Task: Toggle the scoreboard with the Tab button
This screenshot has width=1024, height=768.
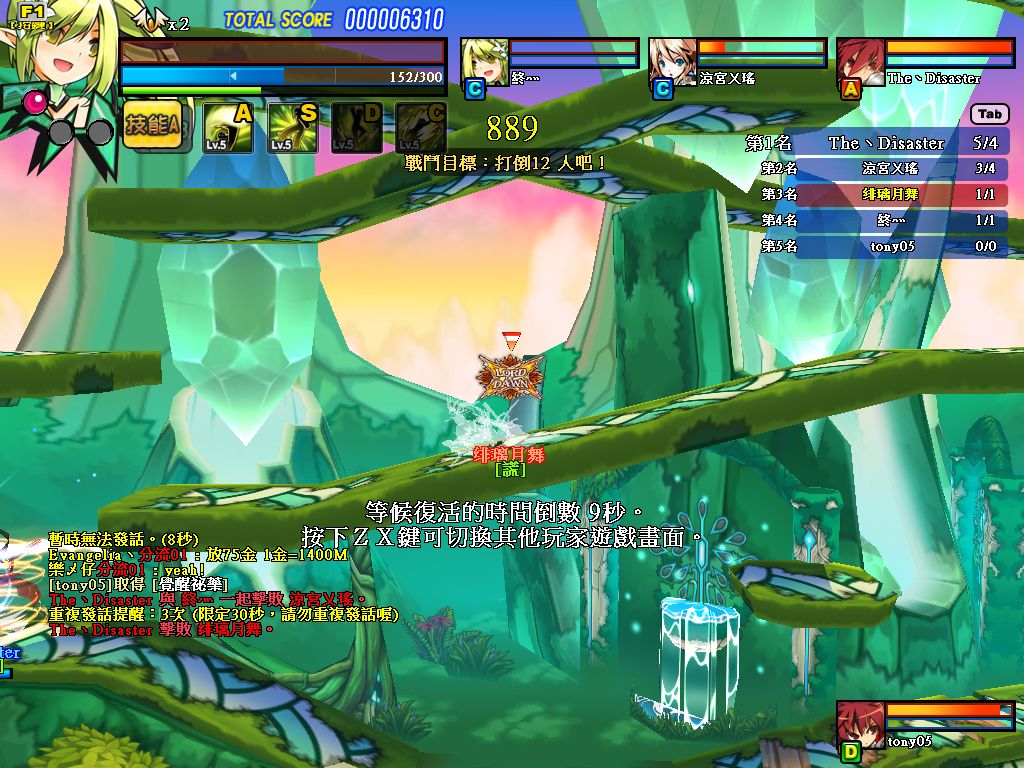Action: point(990,115)
